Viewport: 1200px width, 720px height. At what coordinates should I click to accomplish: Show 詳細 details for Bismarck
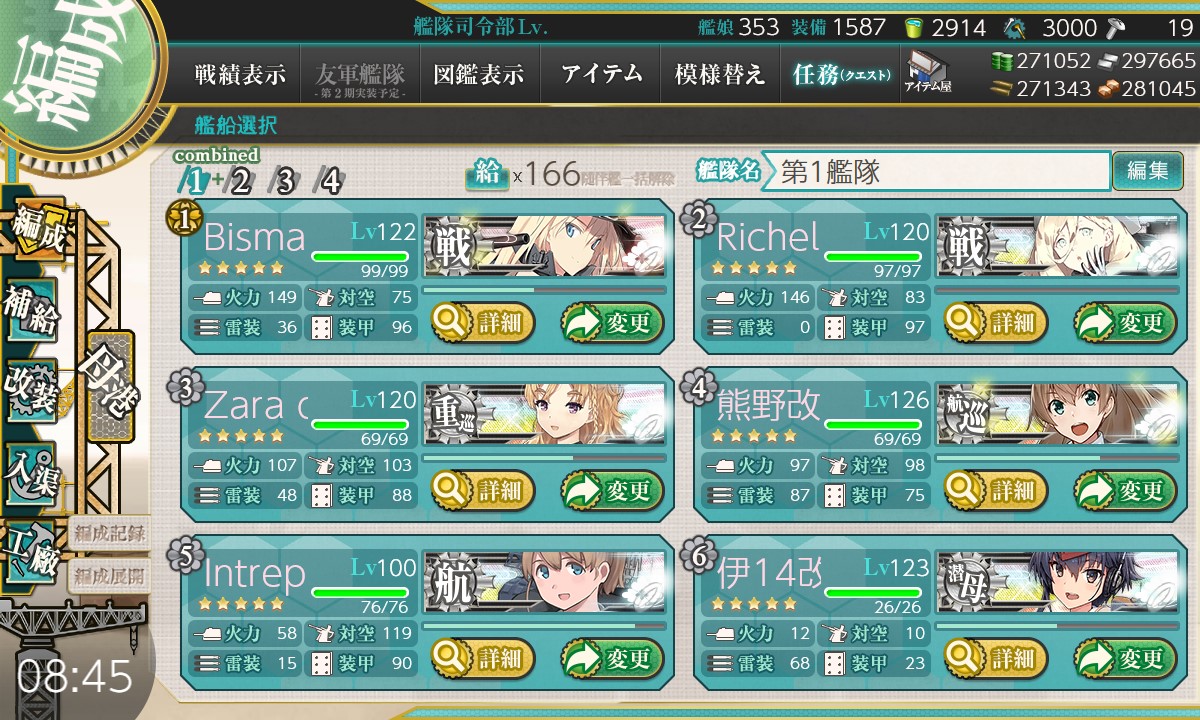pos(483,323)
